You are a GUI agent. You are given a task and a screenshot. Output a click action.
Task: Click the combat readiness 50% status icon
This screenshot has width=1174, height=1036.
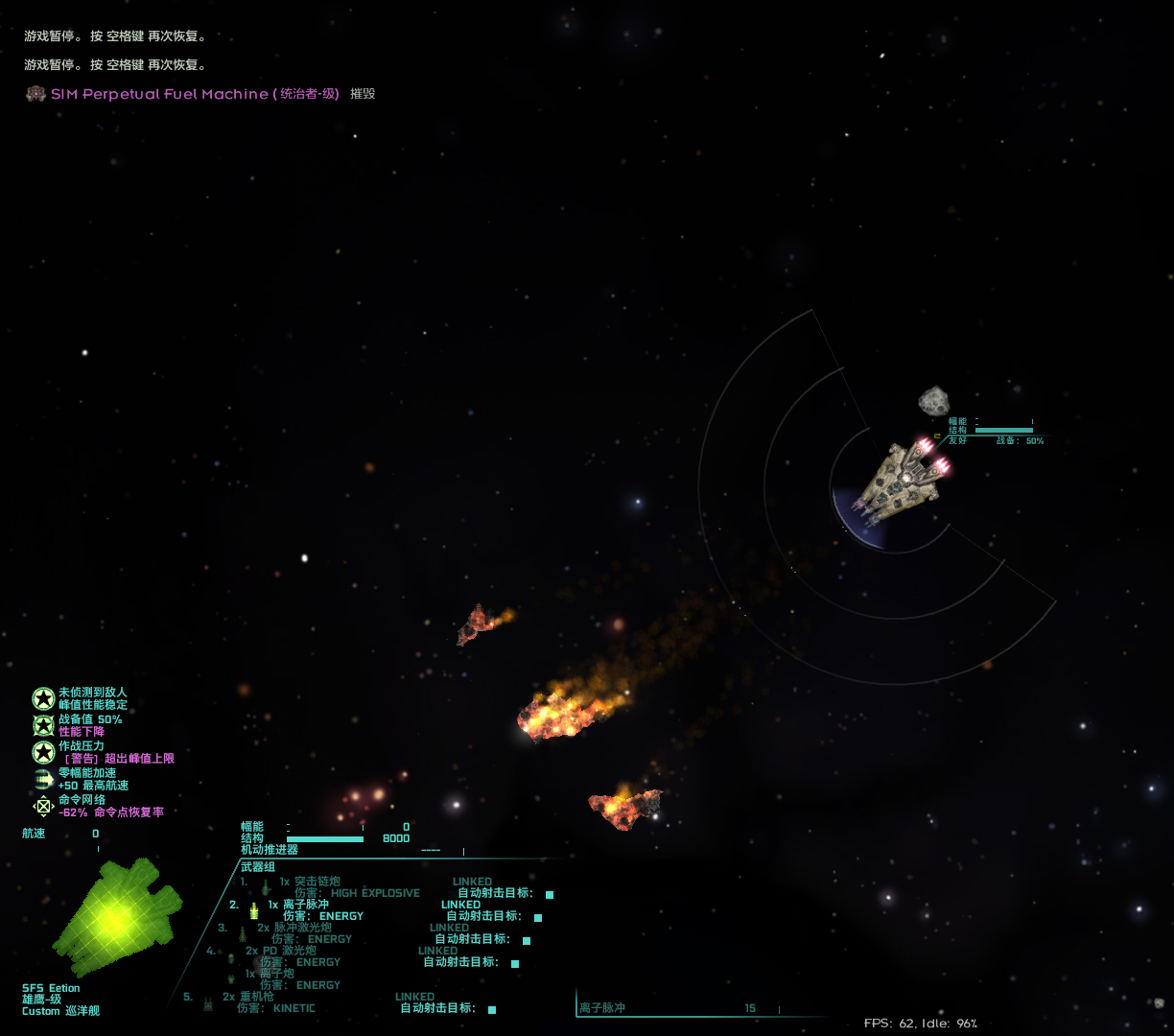coord(43,725)
